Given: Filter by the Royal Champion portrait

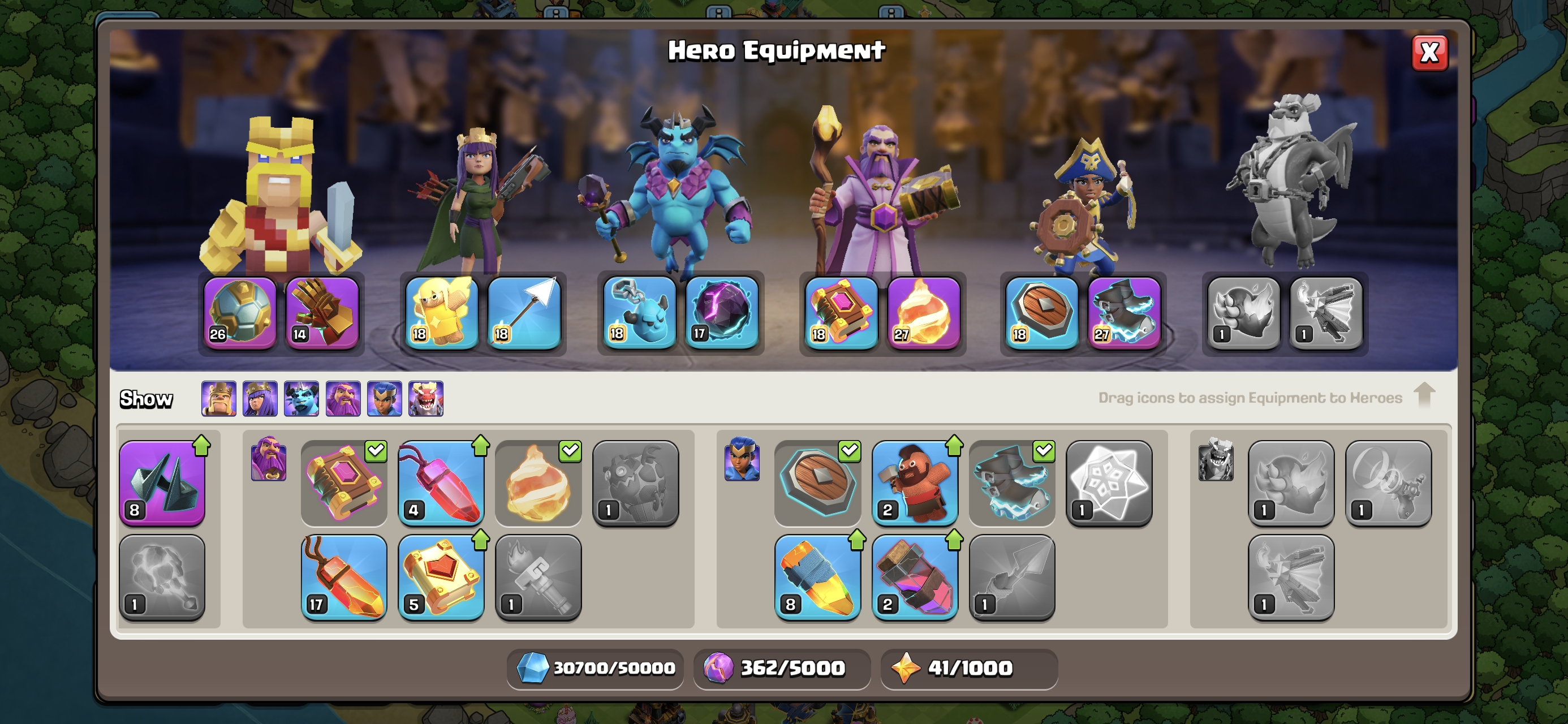Looking at the screenshot, I should (384, 399).
